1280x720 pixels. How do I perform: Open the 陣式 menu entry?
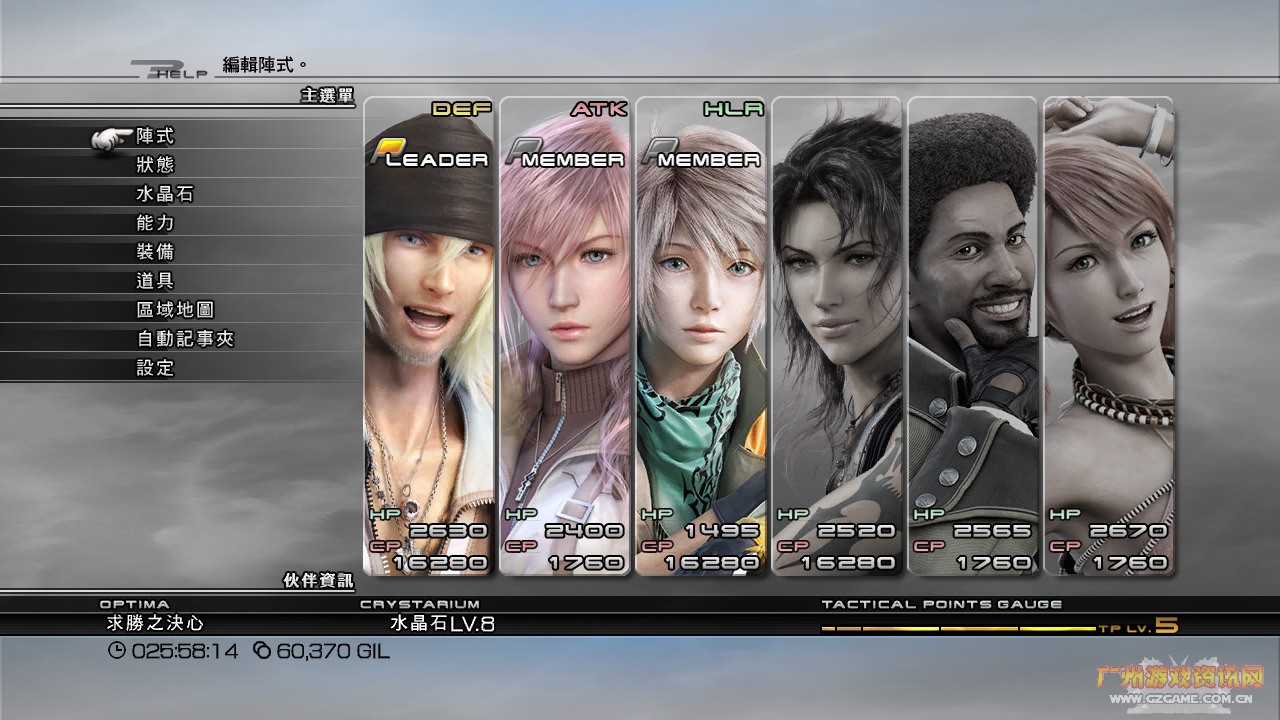point(155,136)
